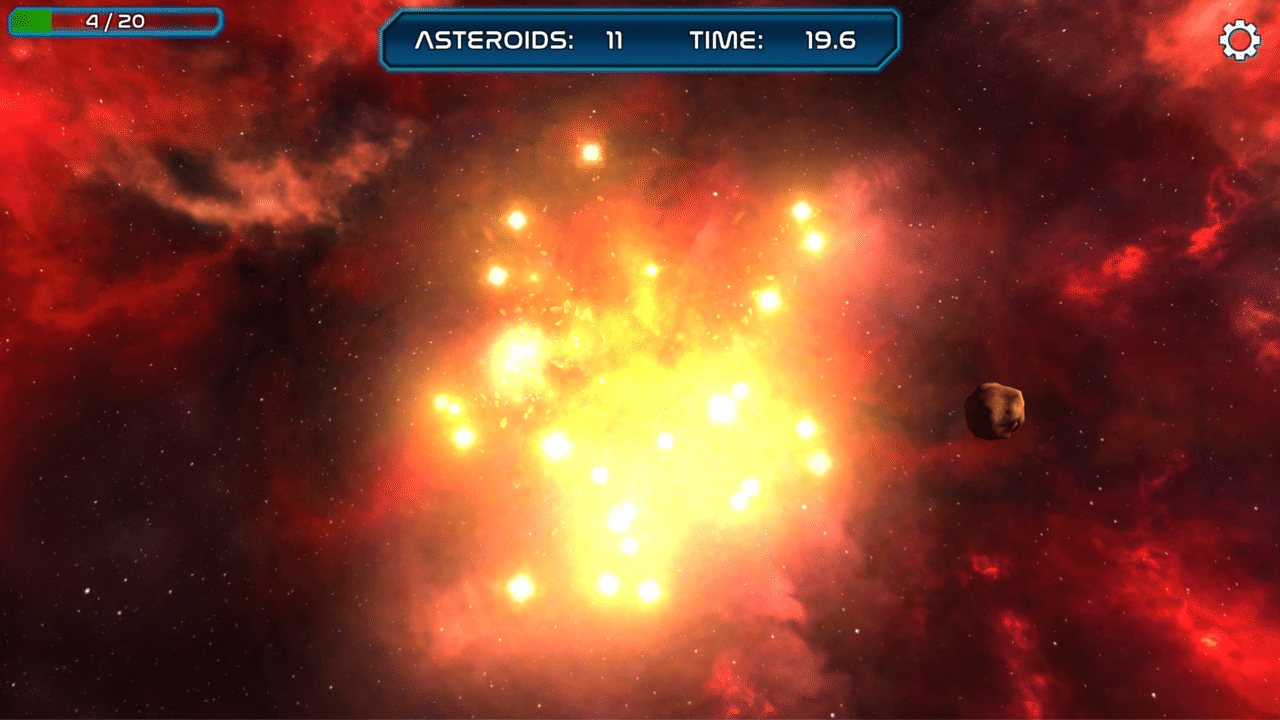The image size is (1280, 720).
Task: Open settings with the gear icon
Action: pyautogui.click(x=1240, y=40)
